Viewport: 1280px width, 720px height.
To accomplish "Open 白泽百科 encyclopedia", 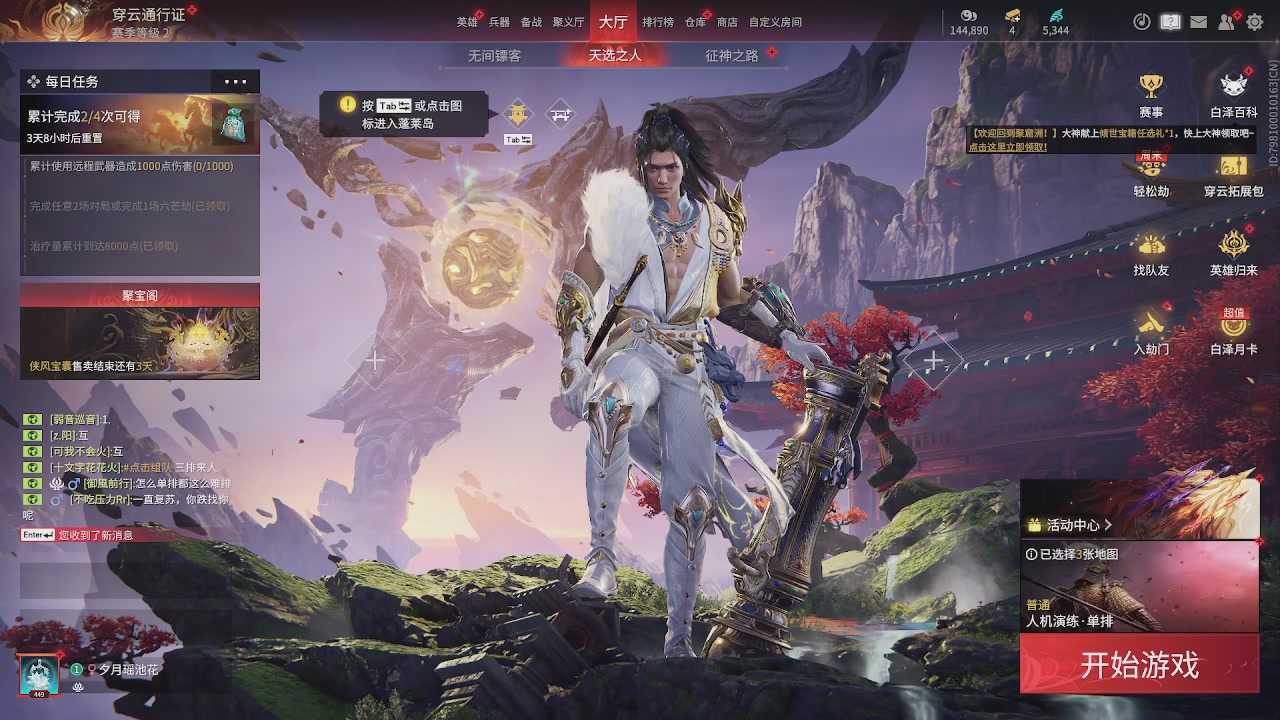I will 1234,94.
